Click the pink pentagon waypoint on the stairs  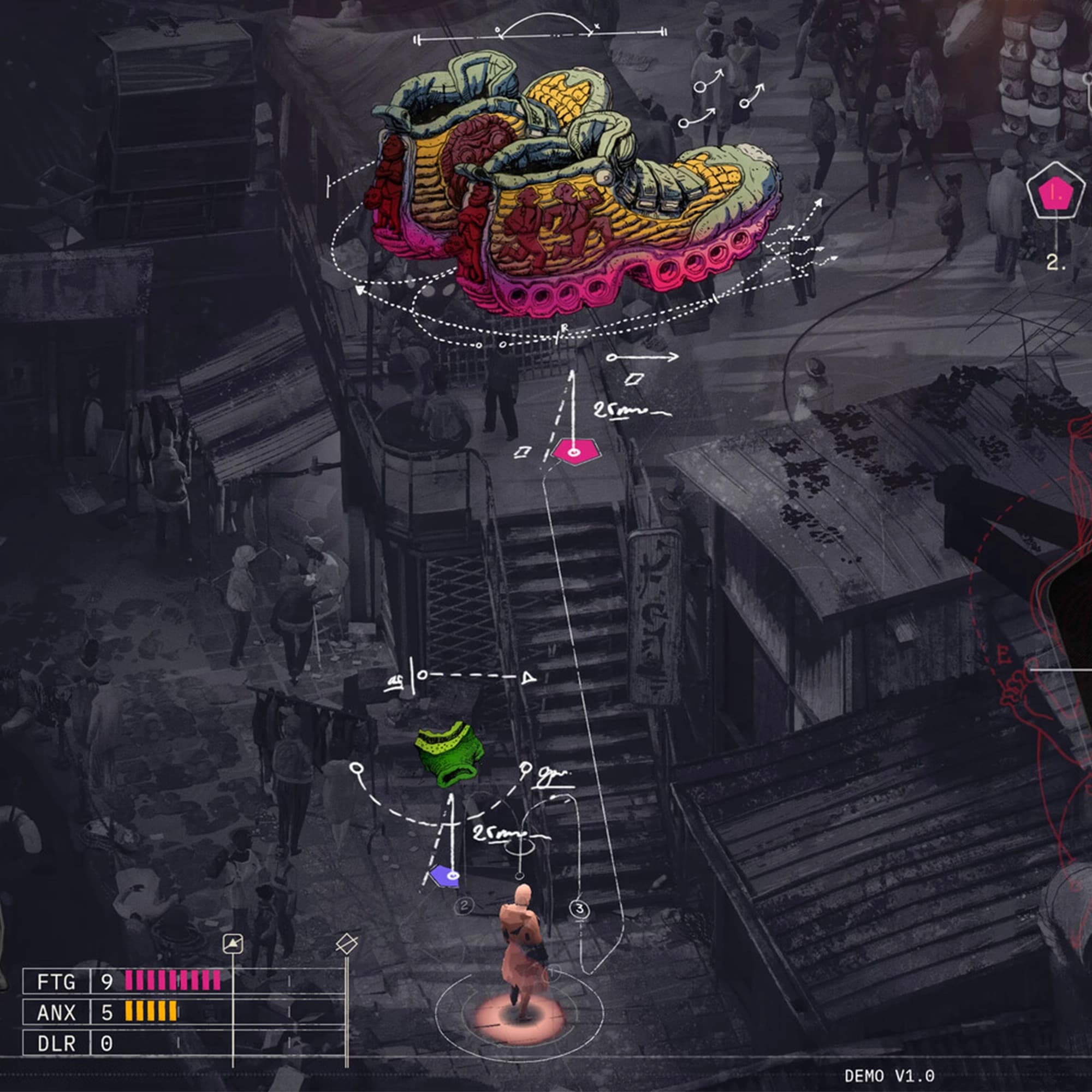[x=575, y=452]
